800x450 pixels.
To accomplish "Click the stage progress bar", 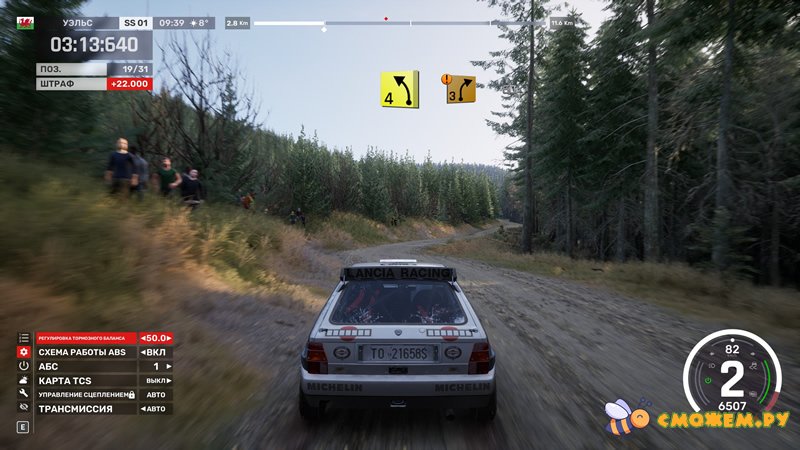I will click(x=400, y=22).
